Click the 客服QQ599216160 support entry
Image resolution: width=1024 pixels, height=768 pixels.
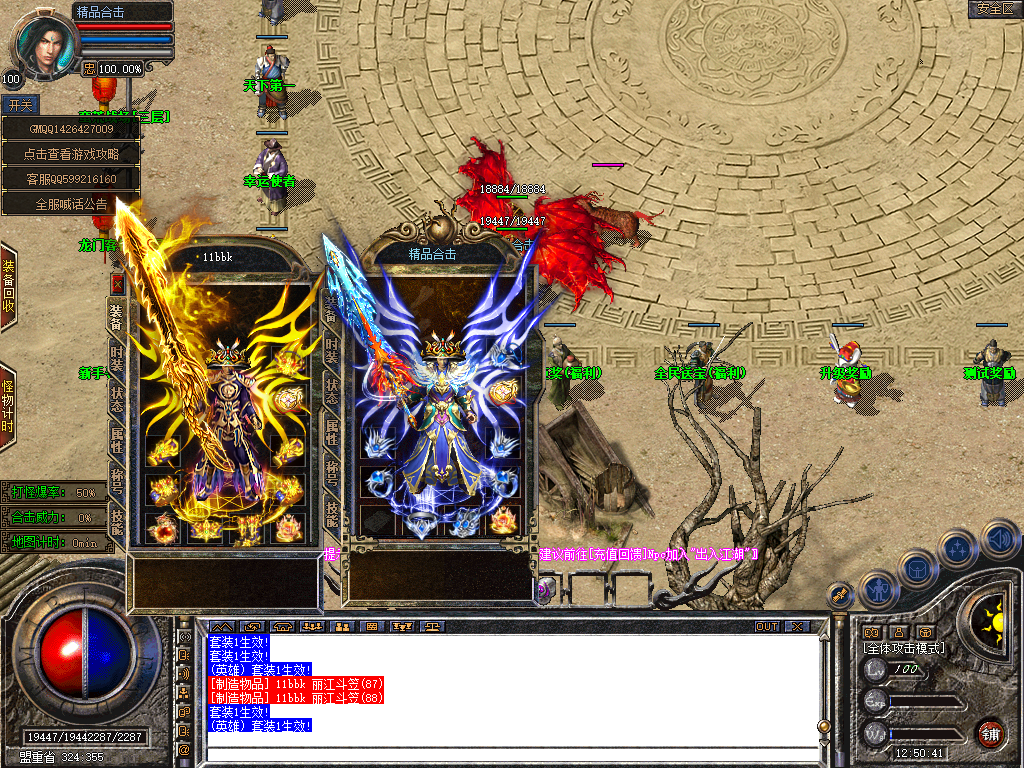pyautogui.click(x=70, y=179)
